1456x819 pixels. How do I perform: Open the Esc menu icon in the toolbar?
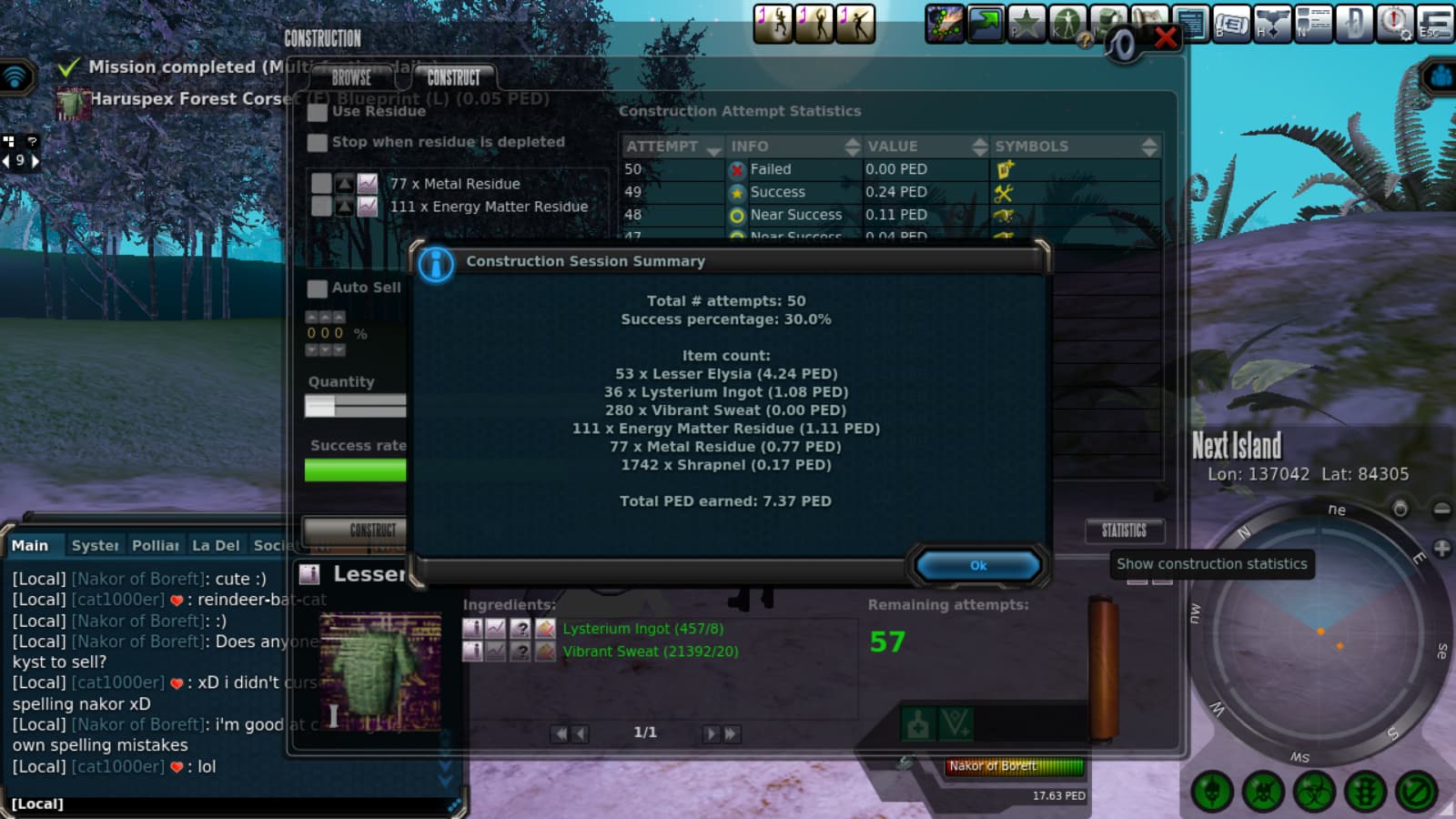[x=1434, y=24]
